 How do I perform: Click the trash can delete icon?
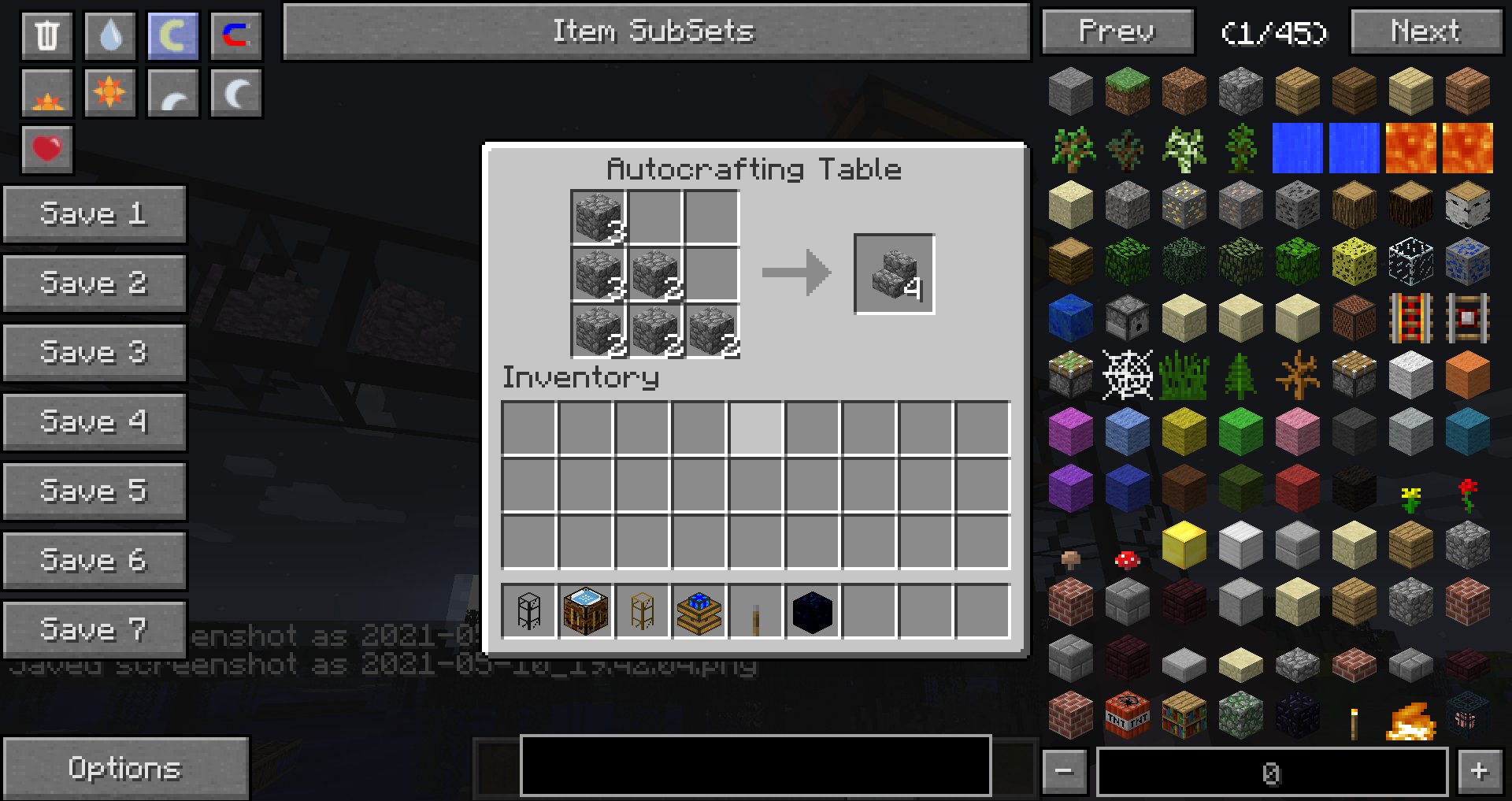click(x=47, y=35)
